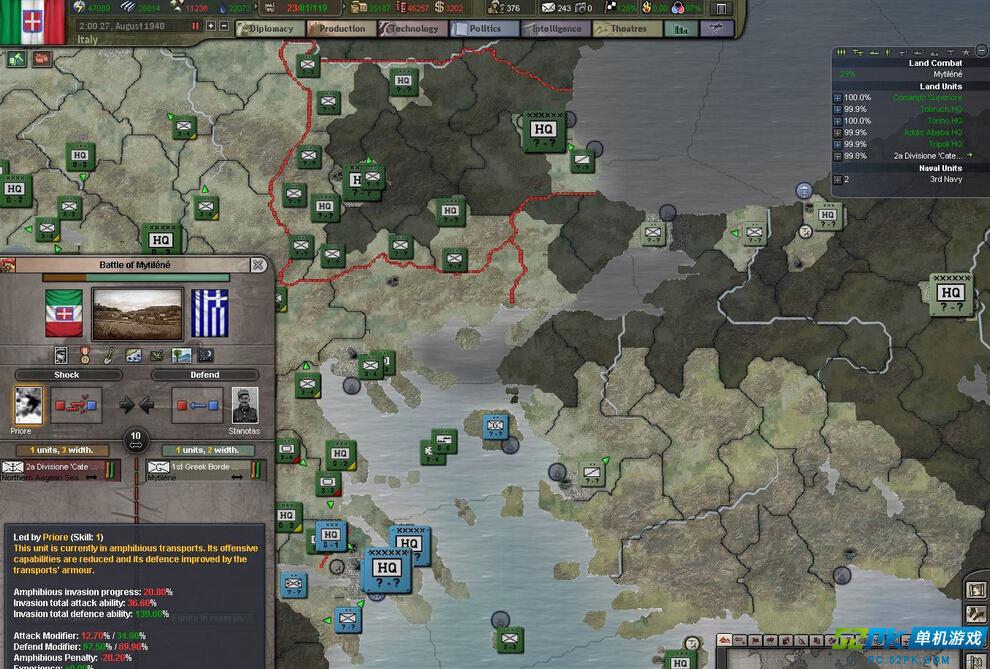Increase game speed with the plus button
The image size is (990, 669).
click(210, 26)
